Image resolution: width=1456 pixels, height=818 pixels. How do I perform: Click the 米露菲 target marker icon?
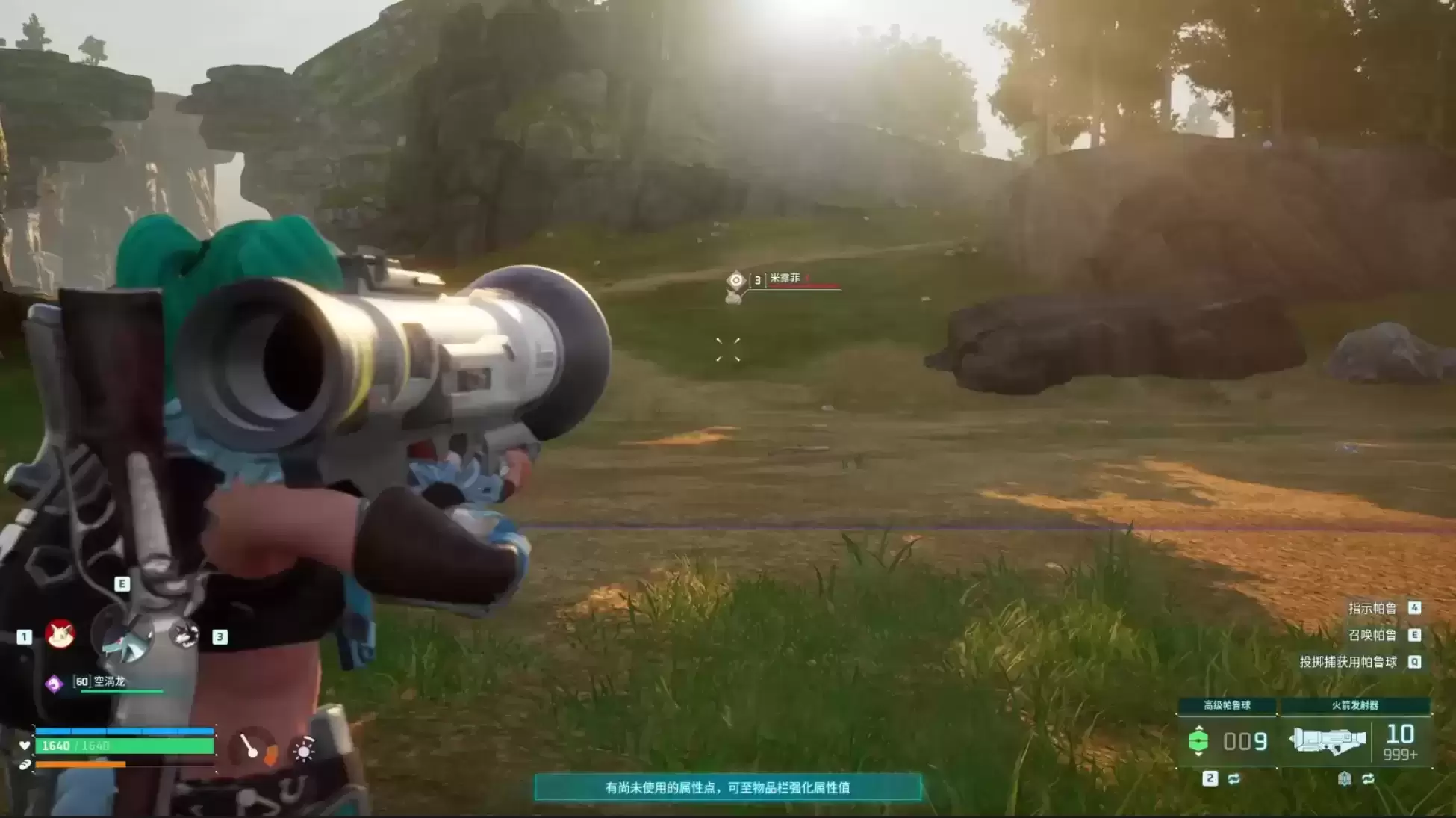coord(735,280)
